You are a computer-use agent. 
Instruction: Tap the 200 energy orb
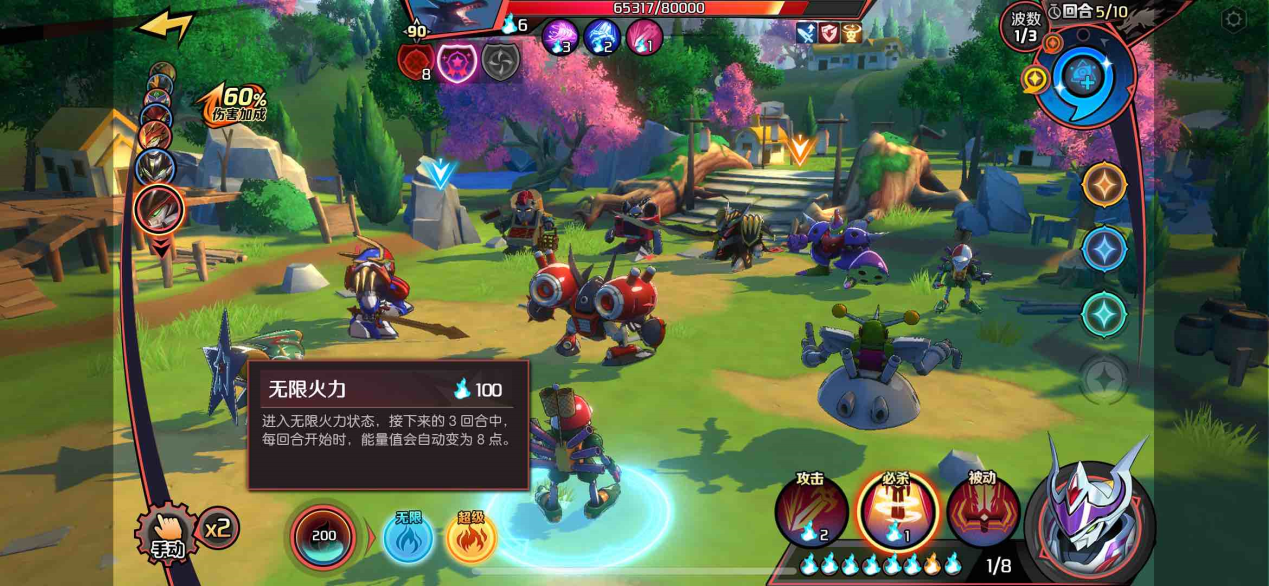pos(323,537)
